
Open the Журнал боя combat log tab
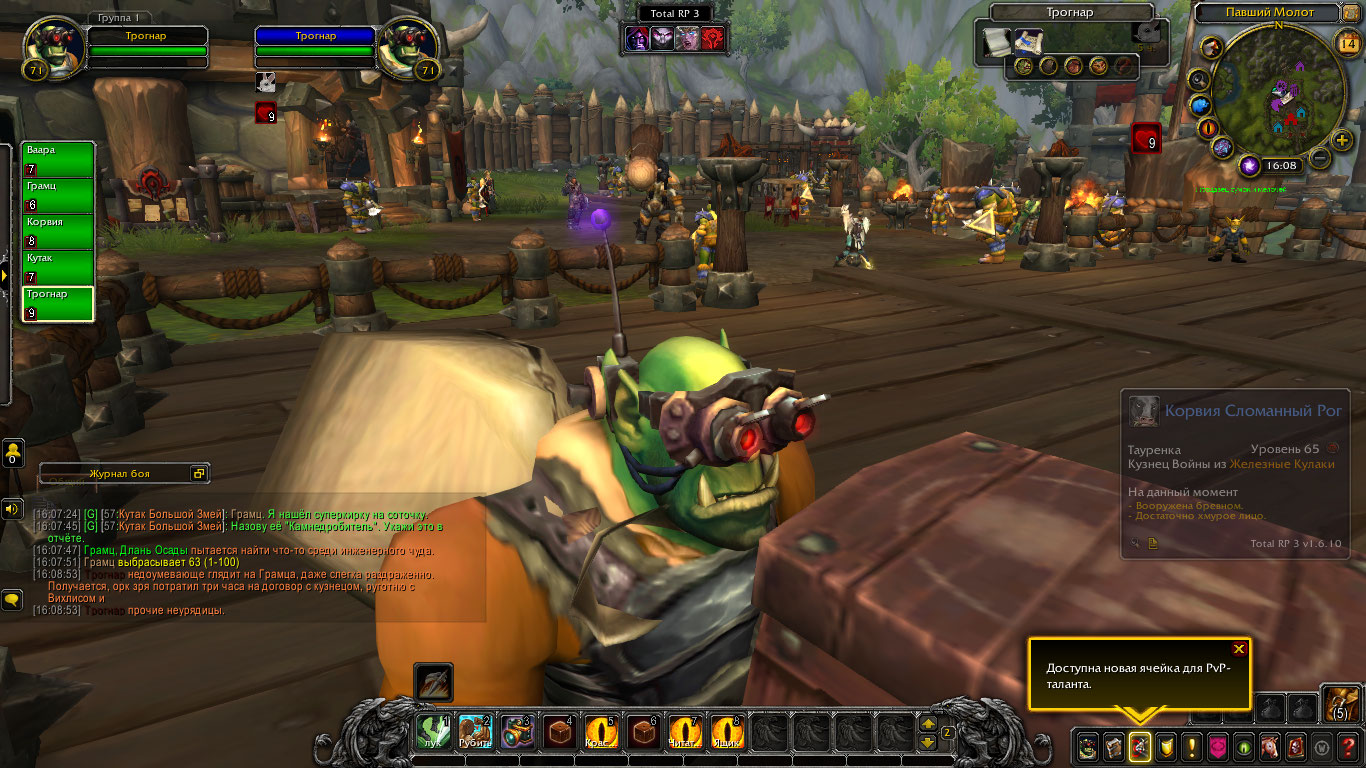click(120, 473)
